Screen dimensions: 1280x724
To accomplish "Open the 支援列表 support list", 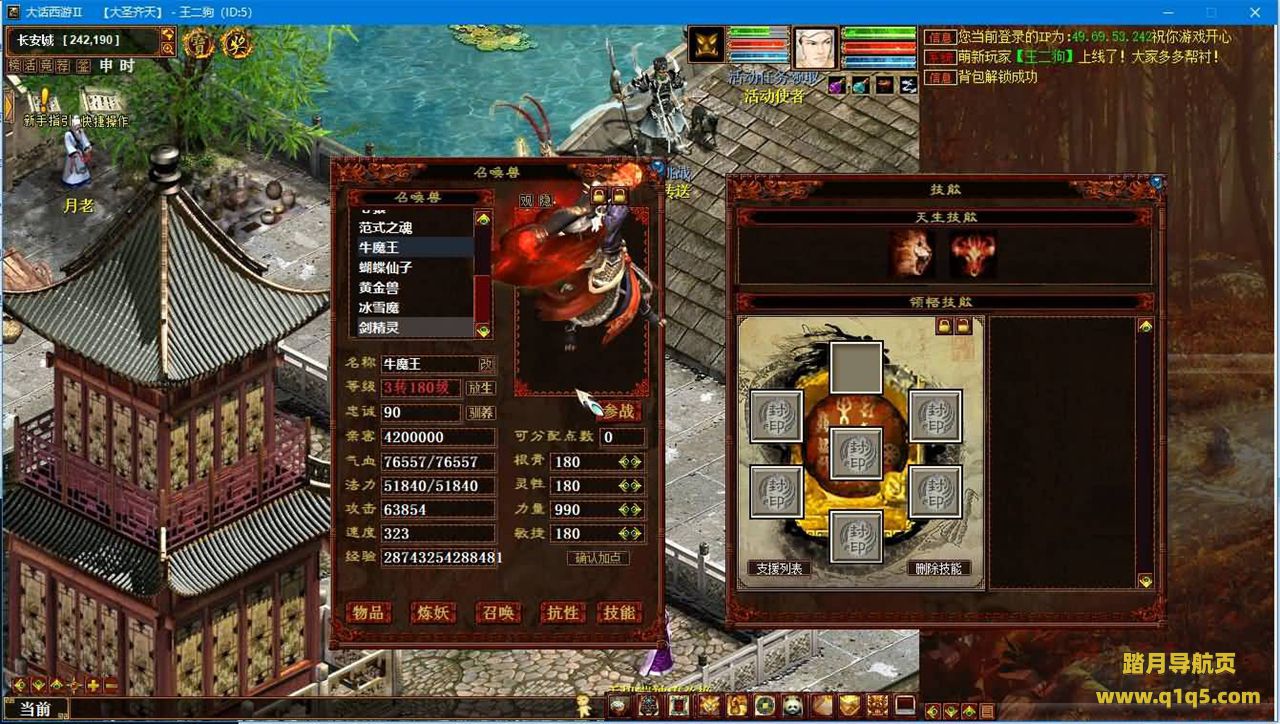I will [x=779, y=568].
